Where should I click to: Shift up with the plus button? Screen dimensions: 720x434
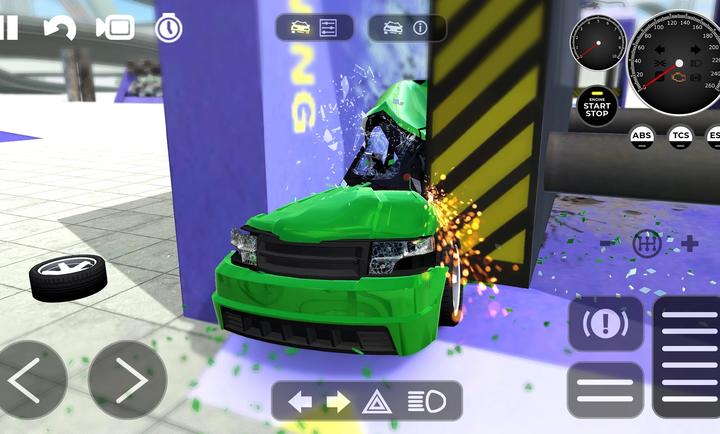click(689, 243)
